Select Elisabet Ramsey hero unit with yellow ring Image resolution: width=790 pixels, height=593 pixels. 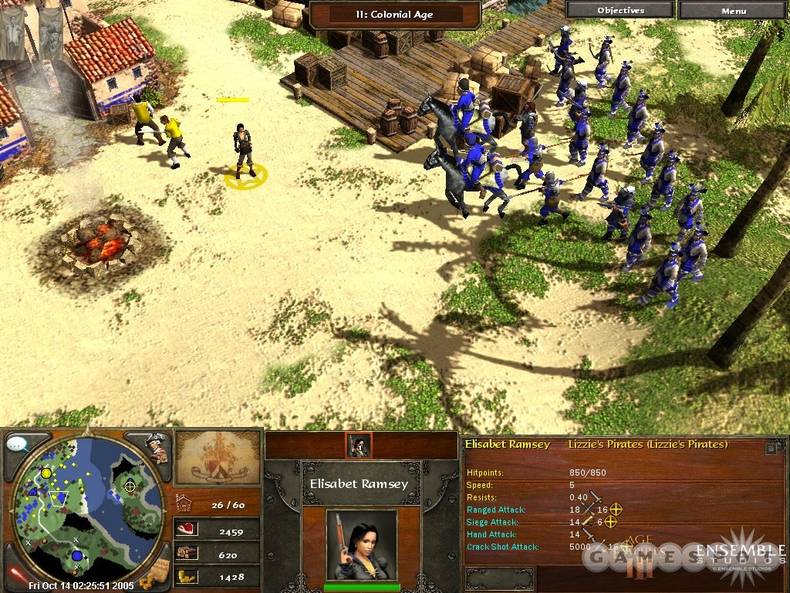tap(244, 152)
